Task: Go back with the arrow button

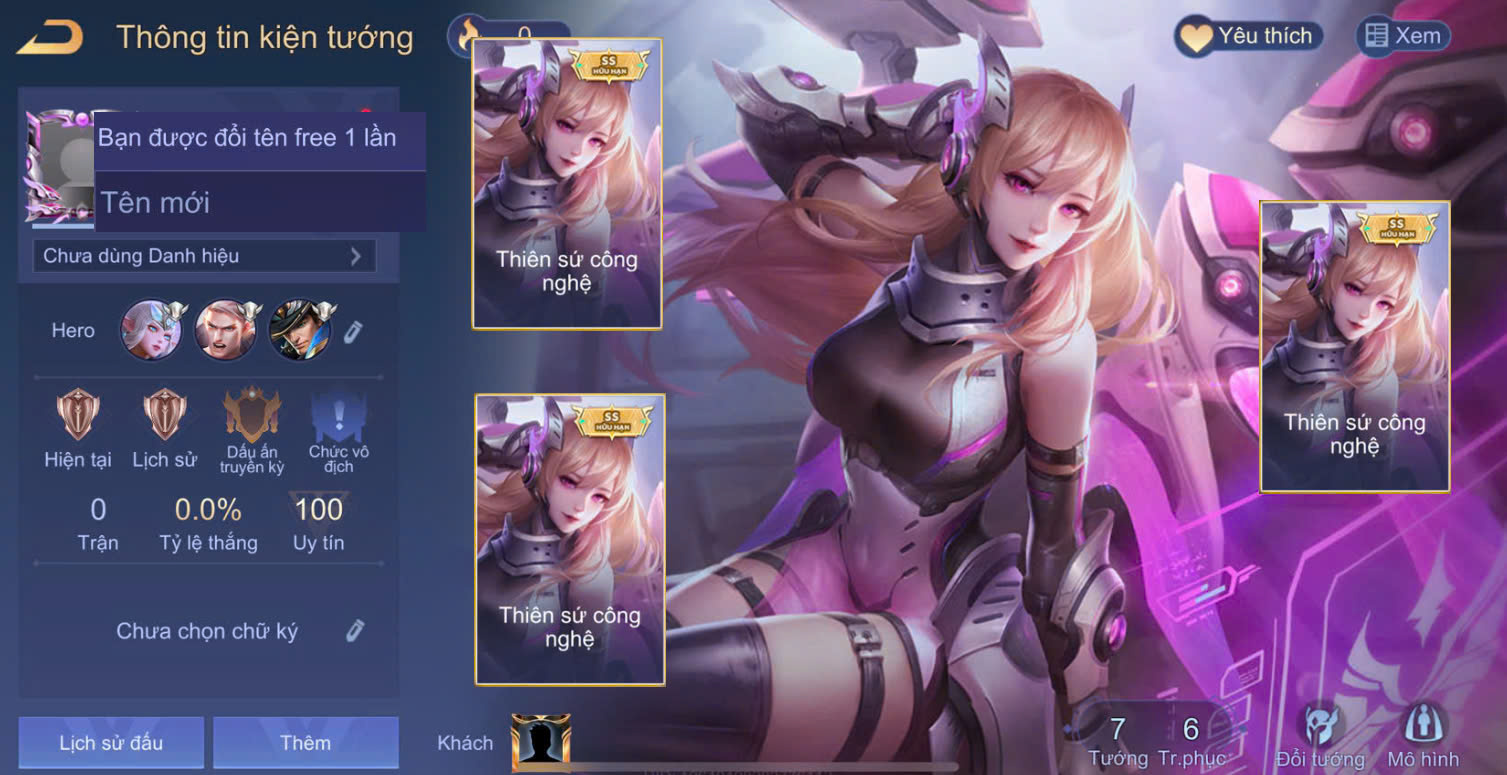Action: click(x=50, y=38)
